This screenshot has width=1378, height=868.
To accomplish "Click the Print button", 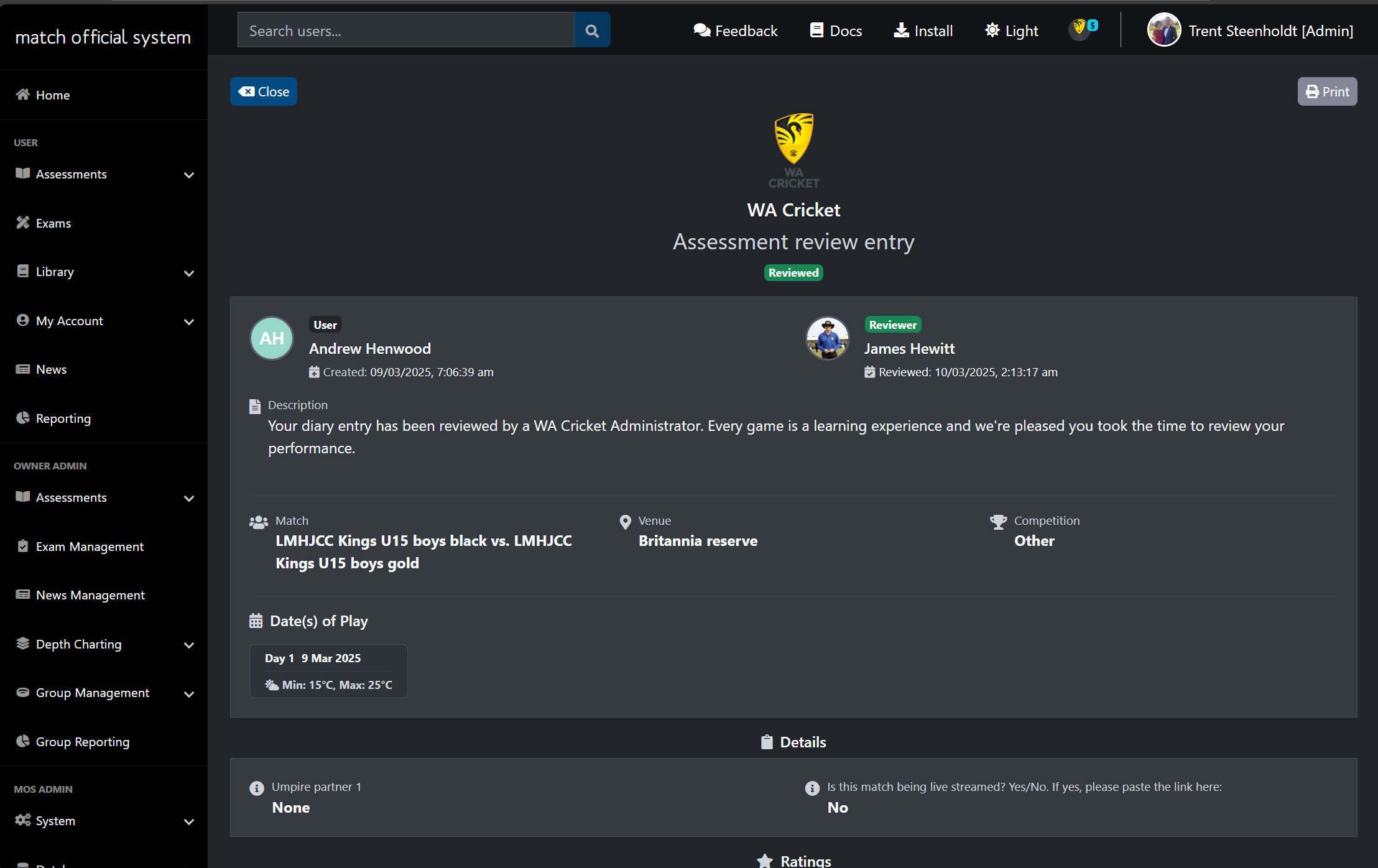I will click(x=1326, y=91).
